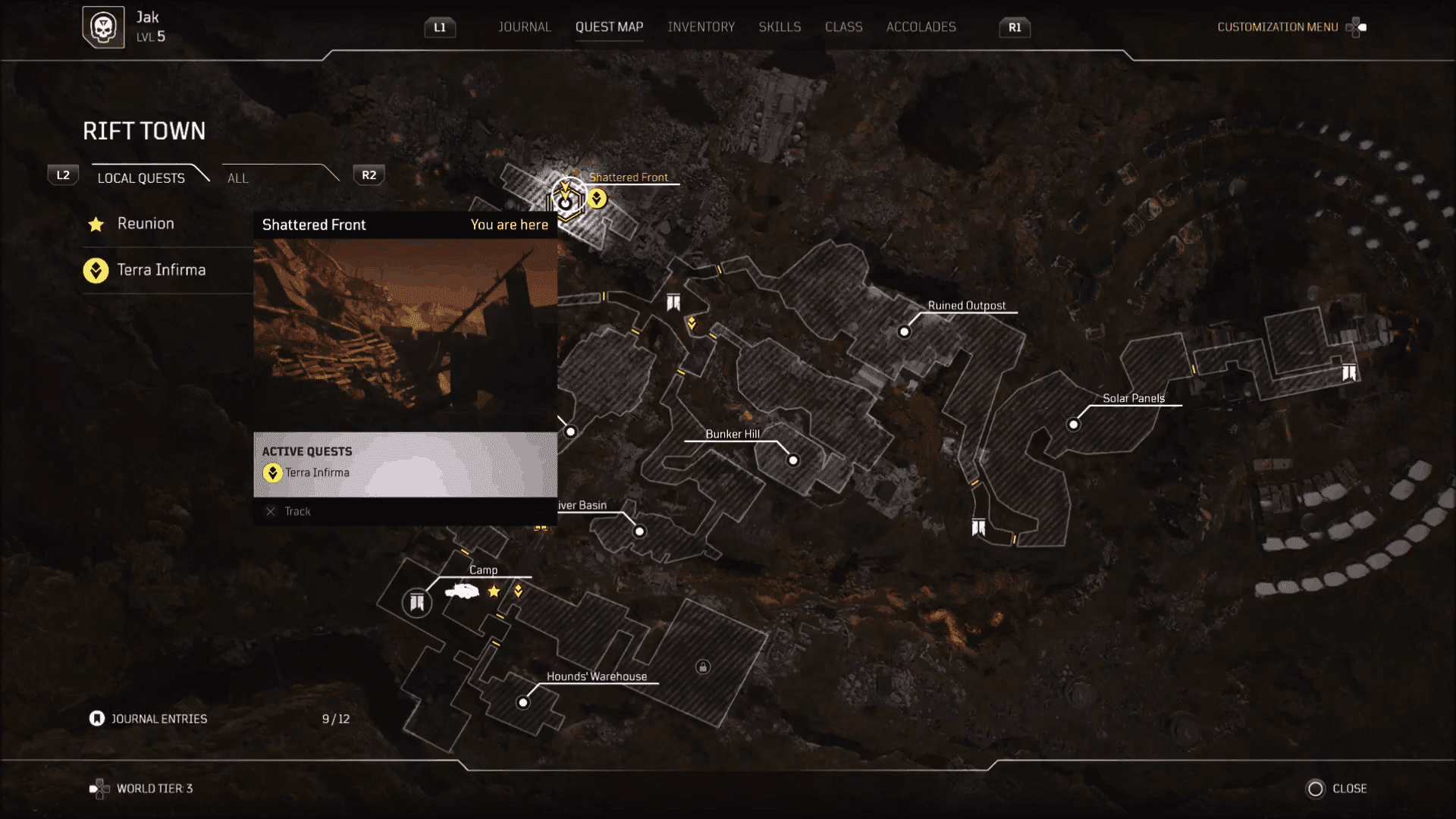Open the SKILLS menu item
The height and width of the screenshot is (819, 1456).
[780, 27]
